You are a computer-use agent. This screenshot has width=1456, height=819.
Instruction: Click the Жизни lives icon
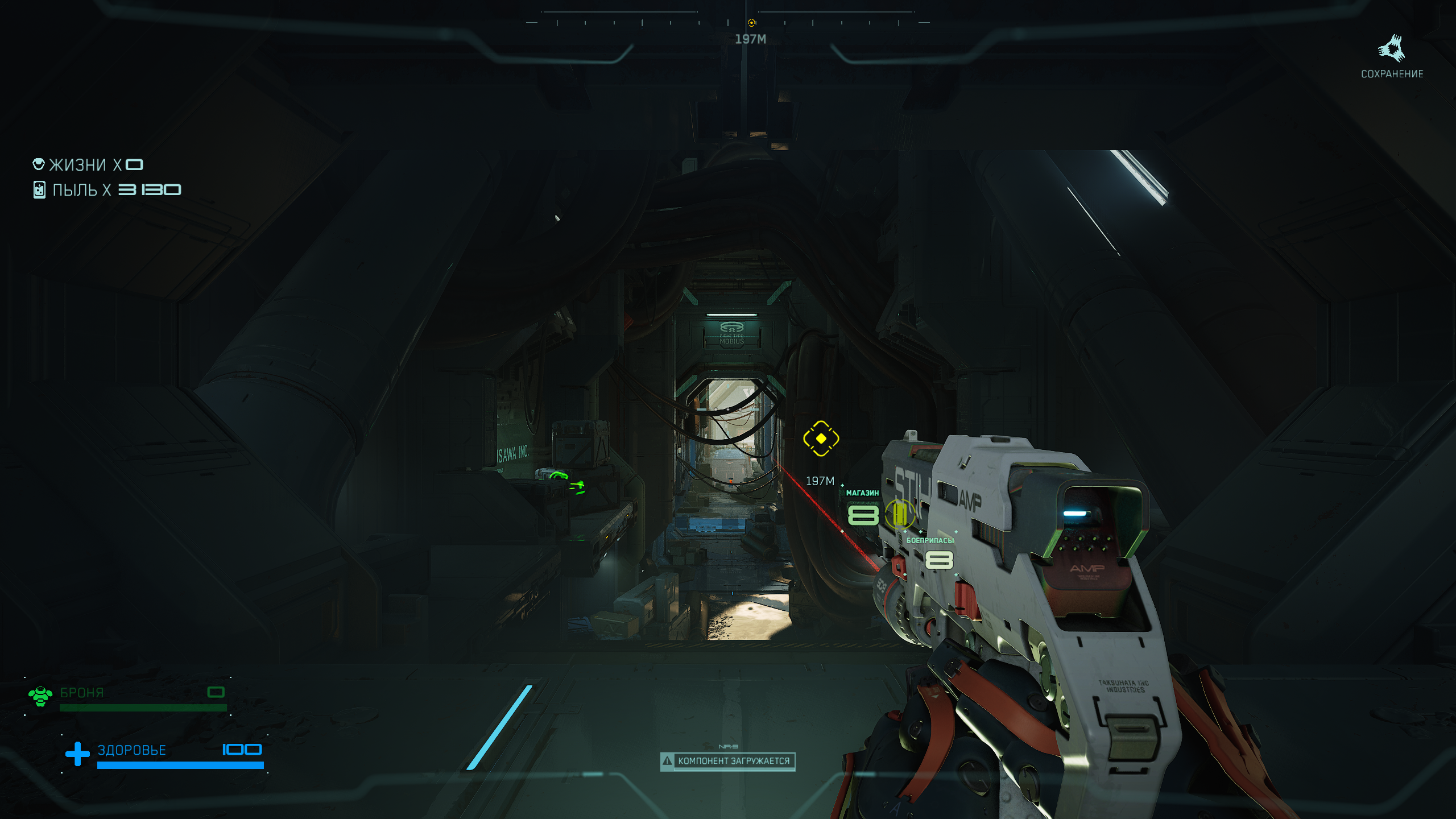pos(39,164)
